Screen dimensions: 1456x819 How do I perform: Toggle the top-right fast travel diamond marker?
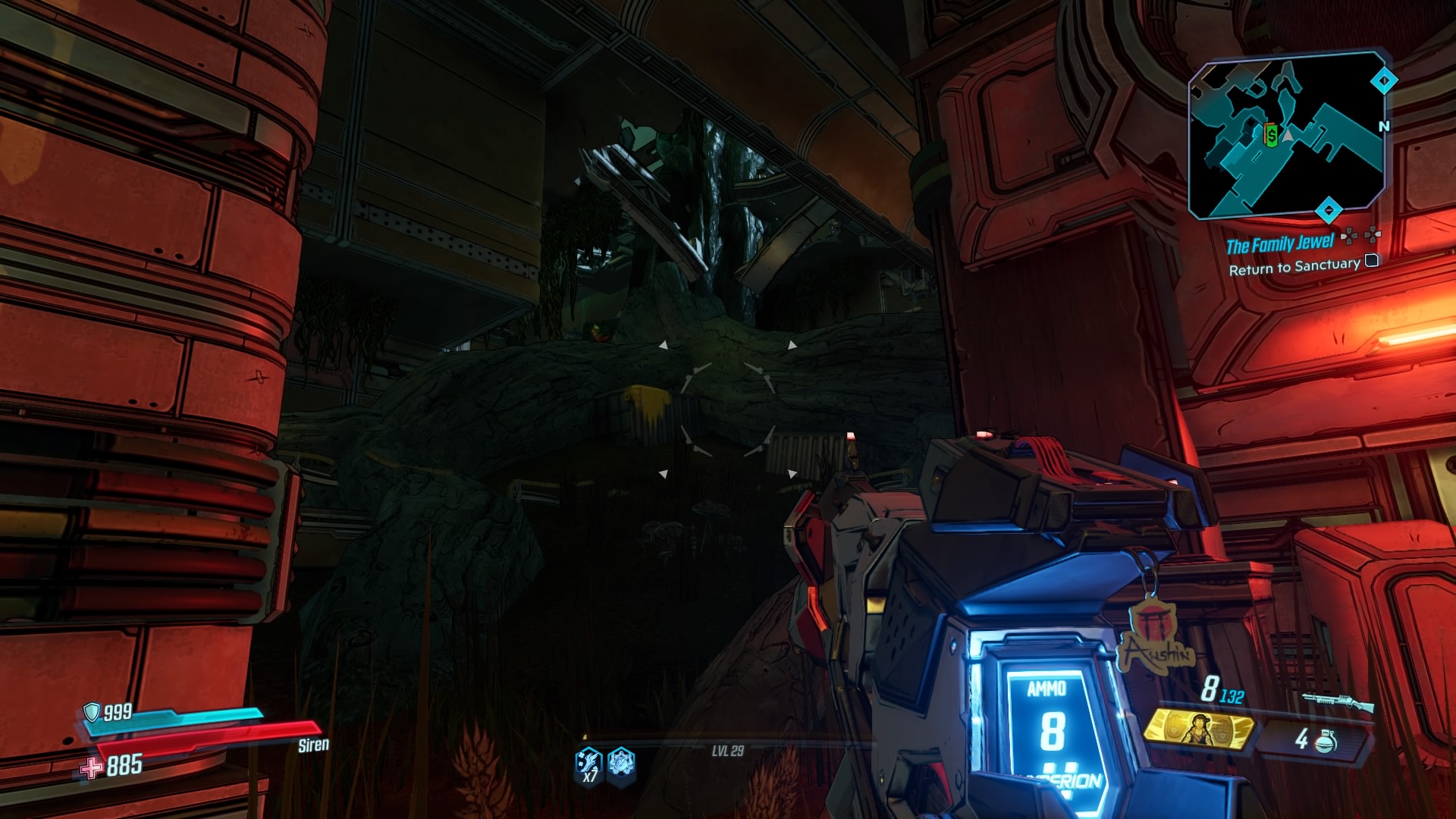click(x=1383, y=80)
